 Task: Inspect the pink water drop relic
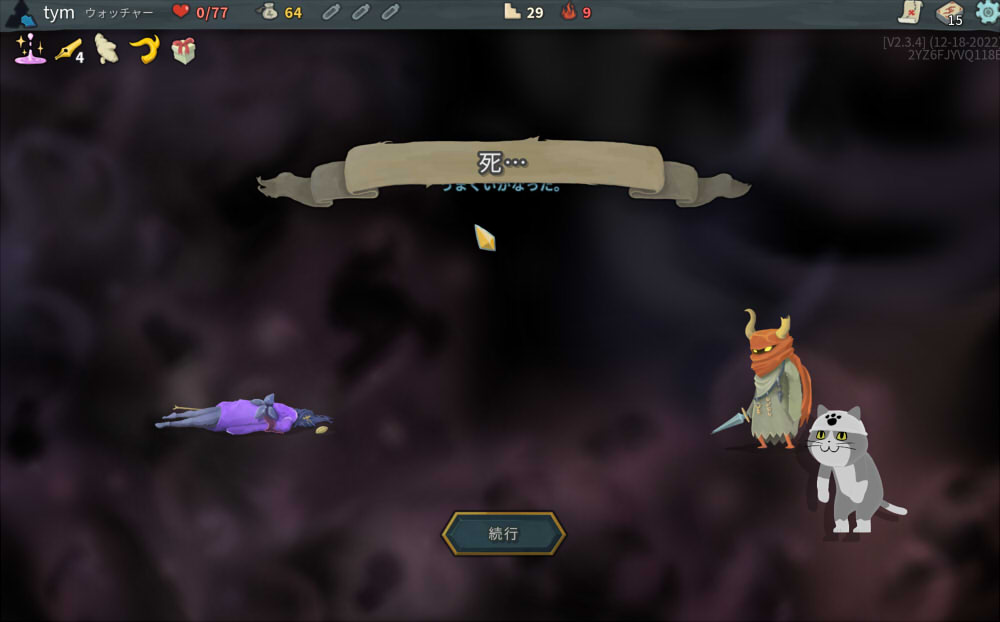[x=30, y=49]
